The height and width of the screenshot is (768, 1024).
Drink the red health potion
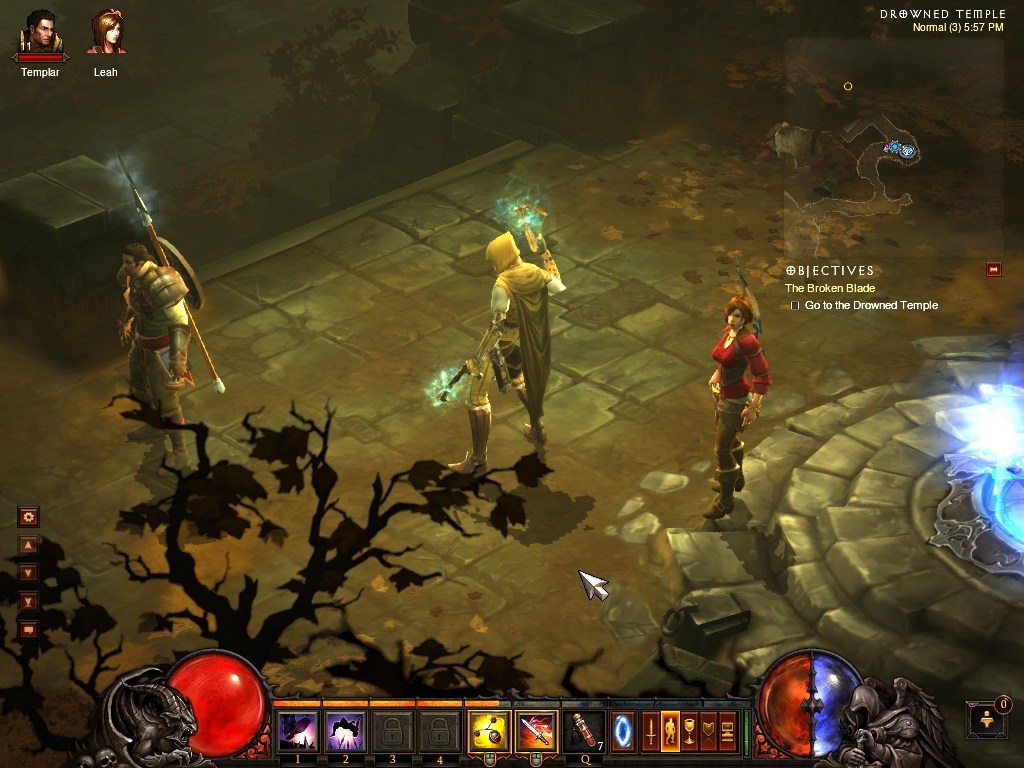pyautogui.click(x=584, y=732)
